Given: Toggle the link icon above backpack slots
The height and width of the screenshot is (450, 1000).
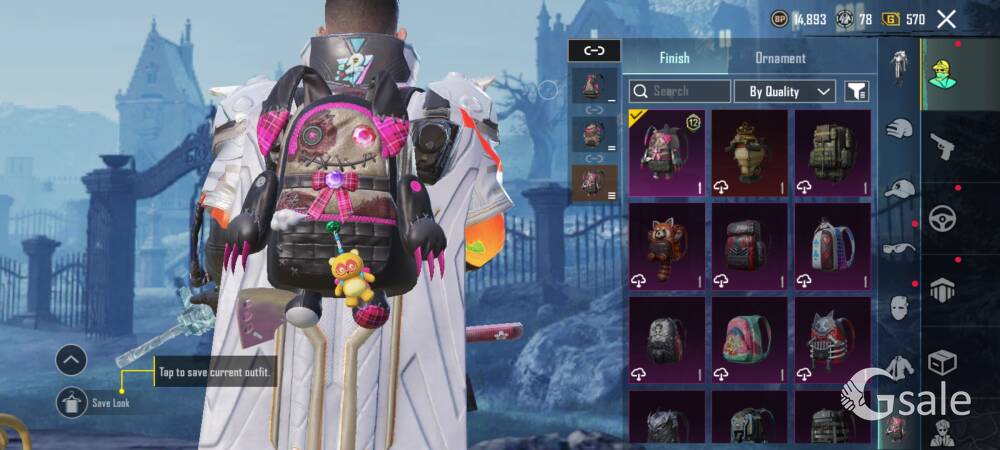Looking at the screenshot, I should (594, 50).
